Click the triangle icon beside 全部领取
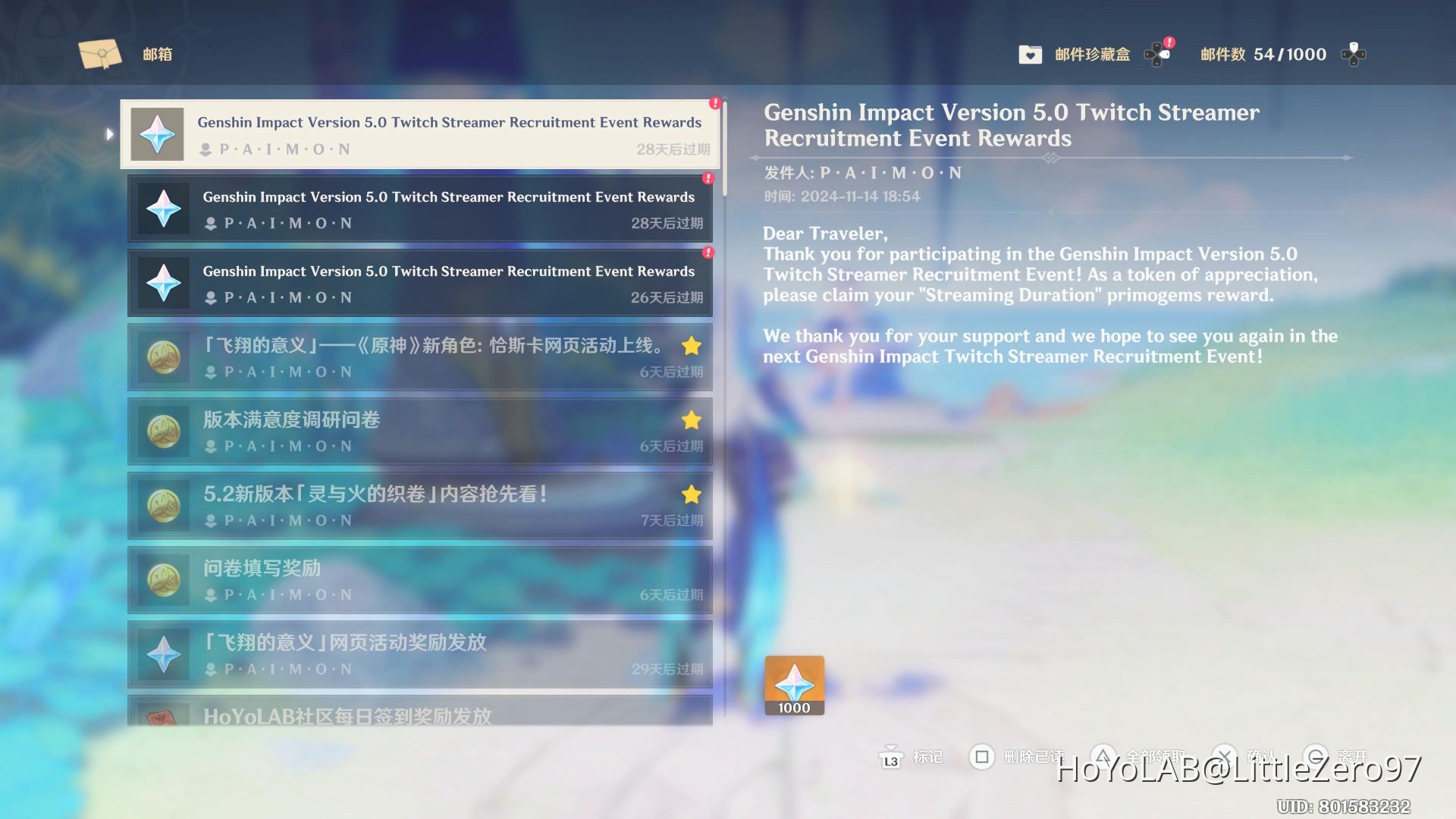 (x=1102, y=757)
